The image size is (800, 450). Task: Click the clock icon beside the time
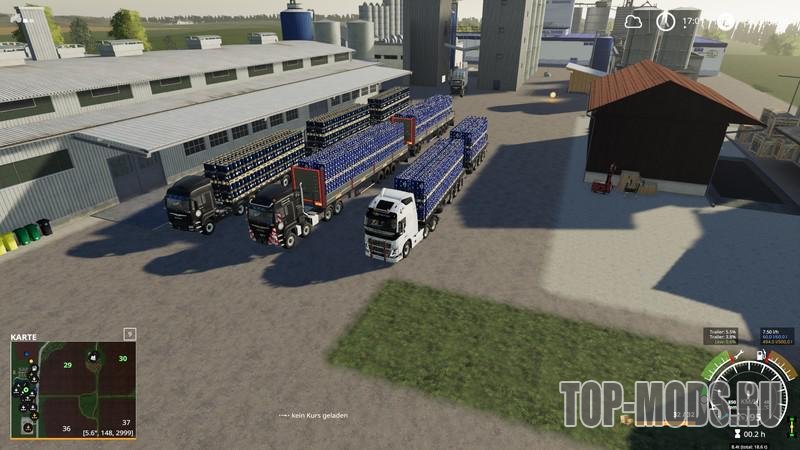point(665,20)
